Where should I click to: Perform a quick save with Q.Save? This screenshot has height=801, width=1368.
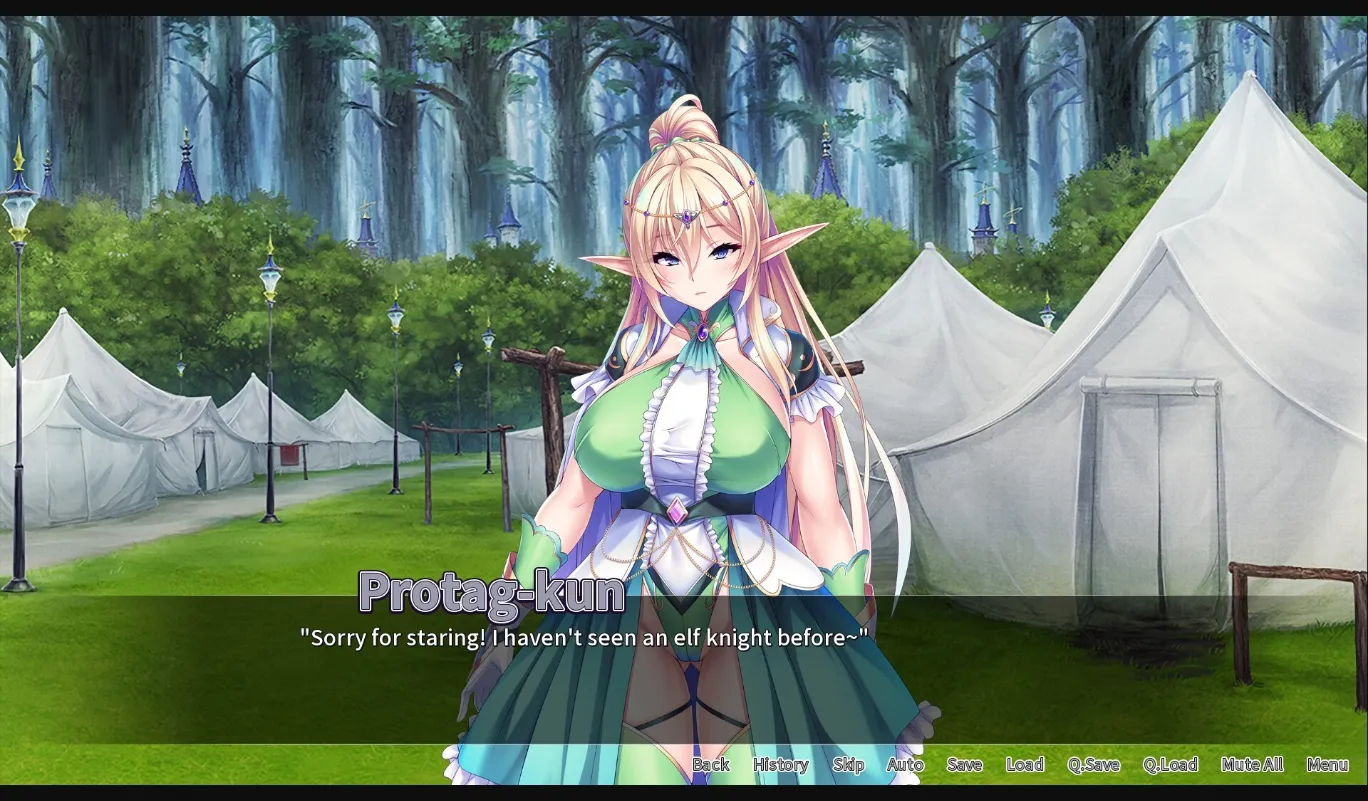(1094, 764)
